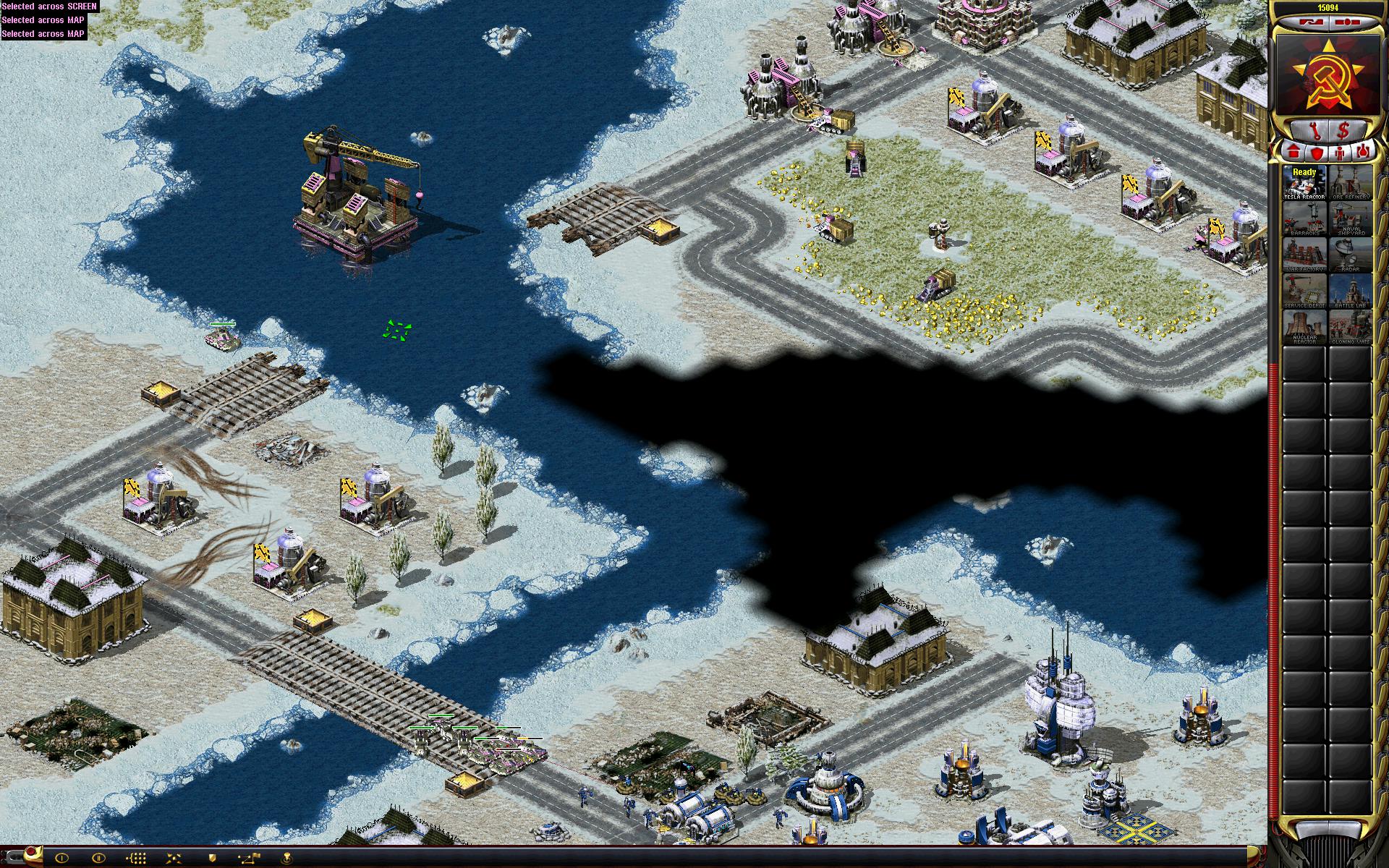Open the infantry build tab
Viewport: 1389px width, 868px height.
tap(1339, 153)
